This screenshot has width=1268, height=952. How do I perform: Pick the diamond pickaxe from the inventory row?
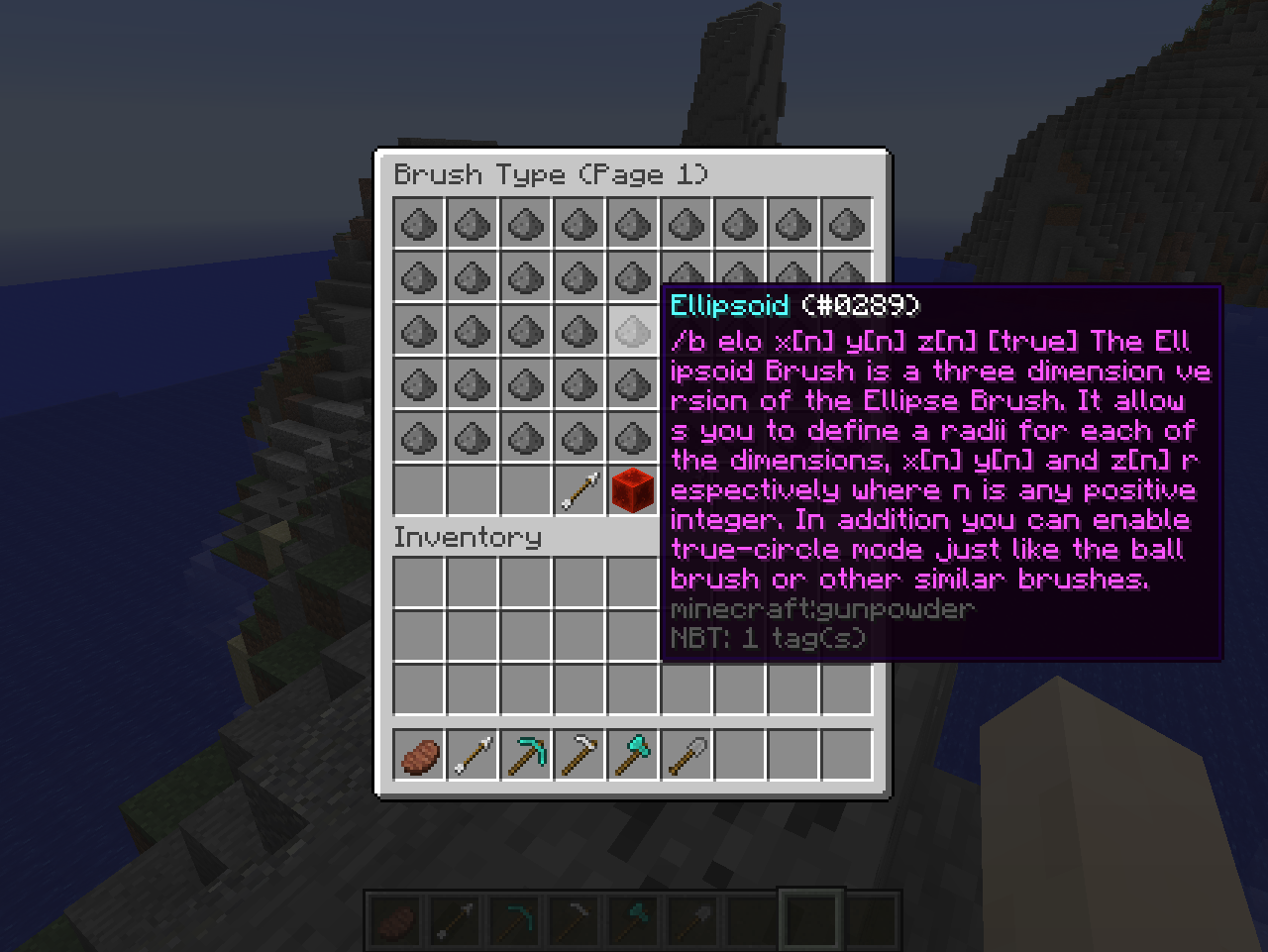(x=525, y=753)
